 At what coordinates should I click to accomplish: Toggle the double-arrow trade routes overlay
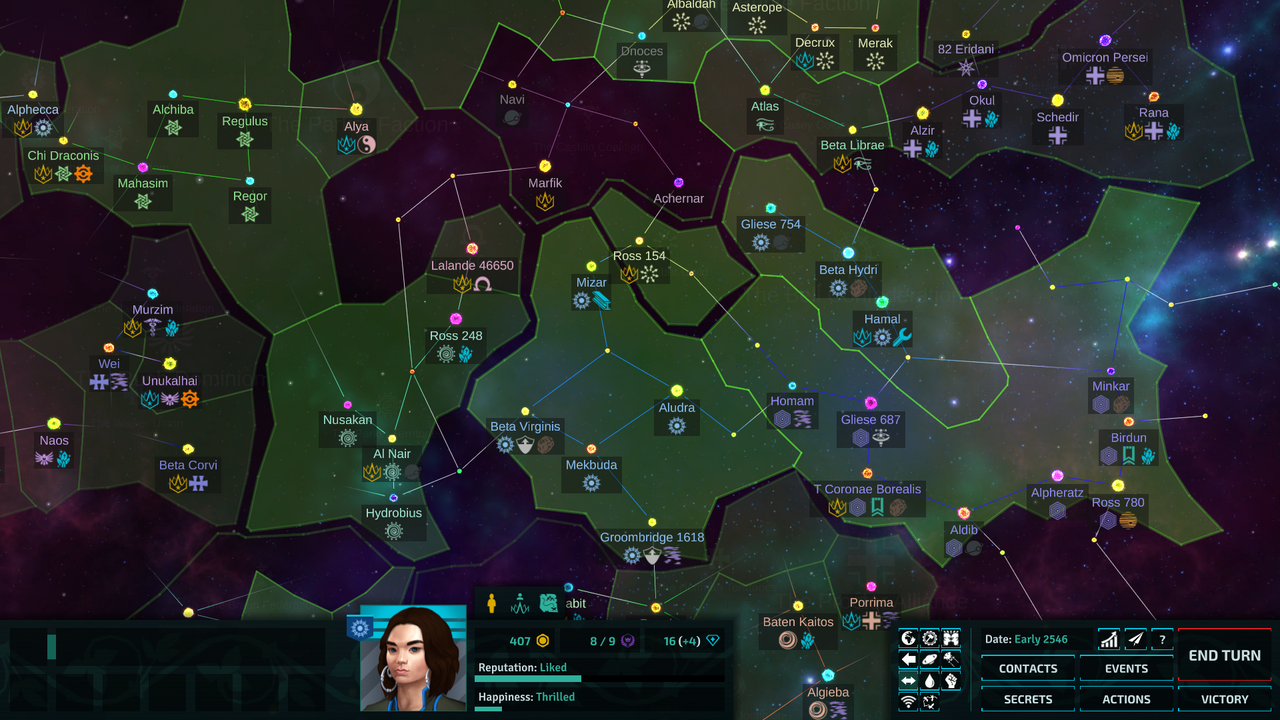tap(908, 680)
